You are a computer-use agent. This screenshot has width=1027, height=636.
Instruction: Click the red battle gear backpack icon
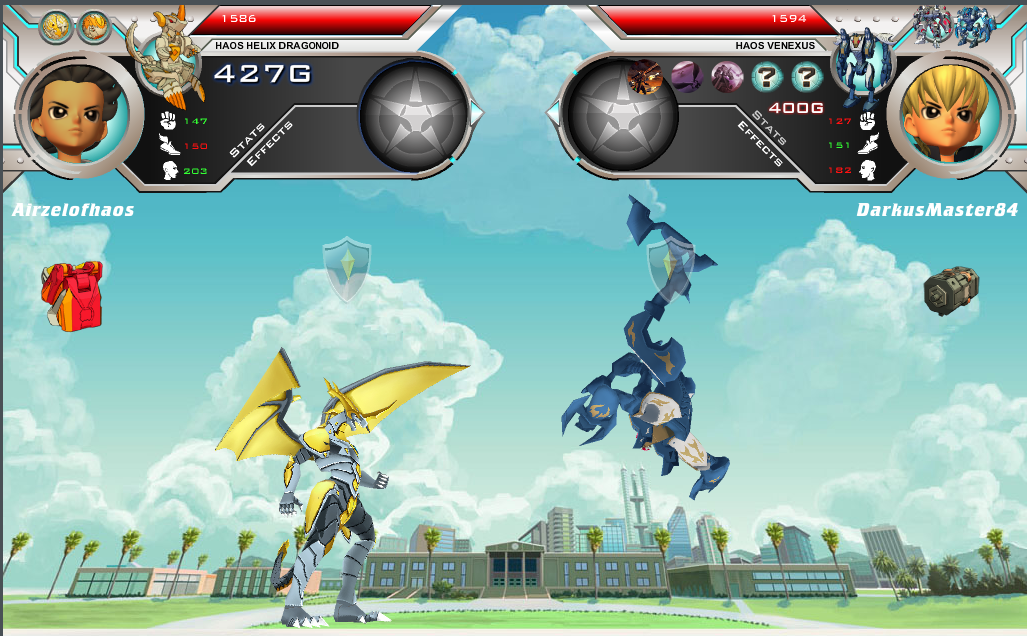[x=72, y=295]
